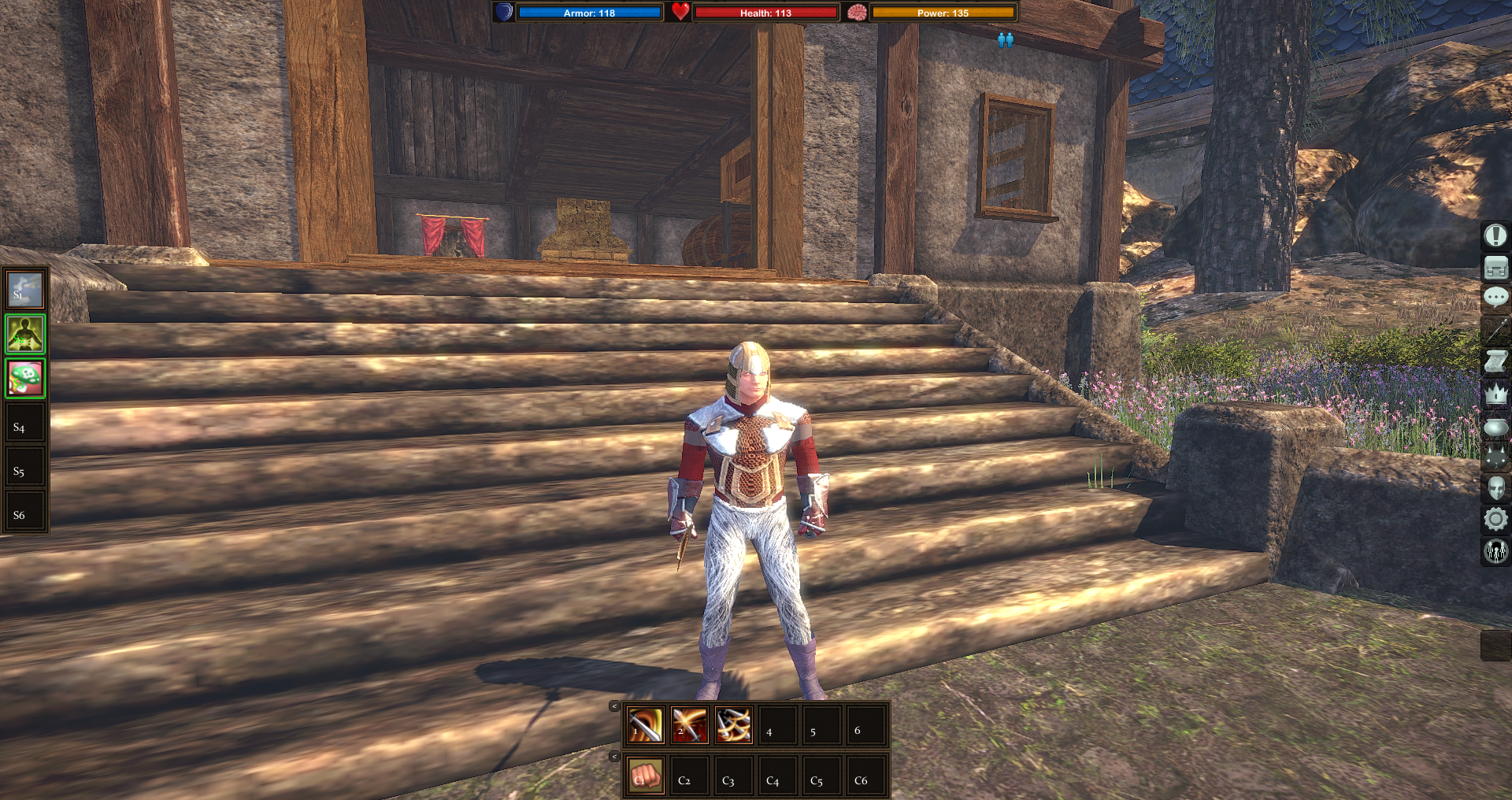Use the sparkling sword strike in slot 2

pos(689,725)
